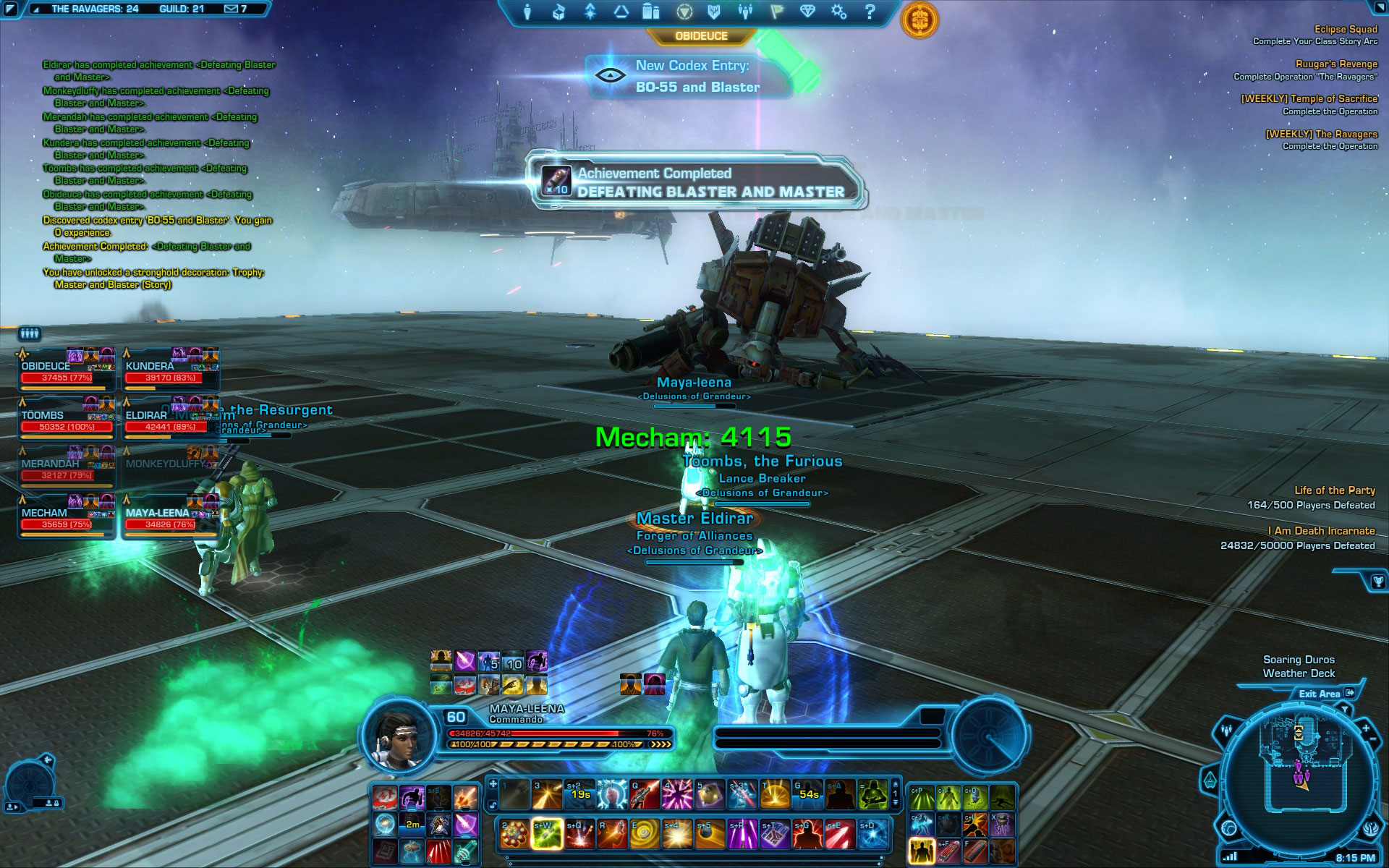1389x868 pixels.
Task: Toggle the chat panel corner button
Action: pyautogui.click(x=11, y=9)
